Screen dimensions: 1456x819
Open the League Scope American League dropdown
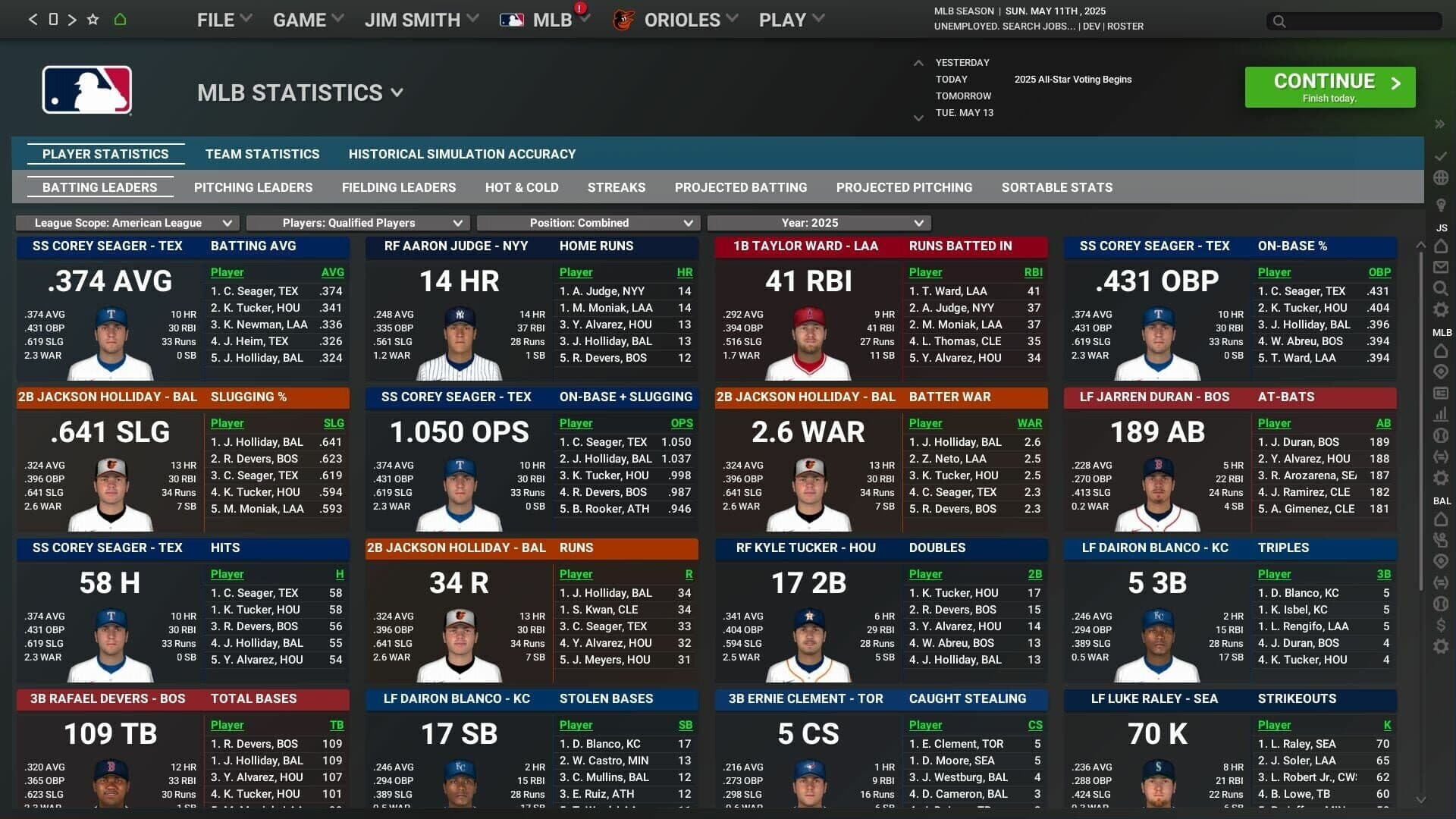pos(130,223)
